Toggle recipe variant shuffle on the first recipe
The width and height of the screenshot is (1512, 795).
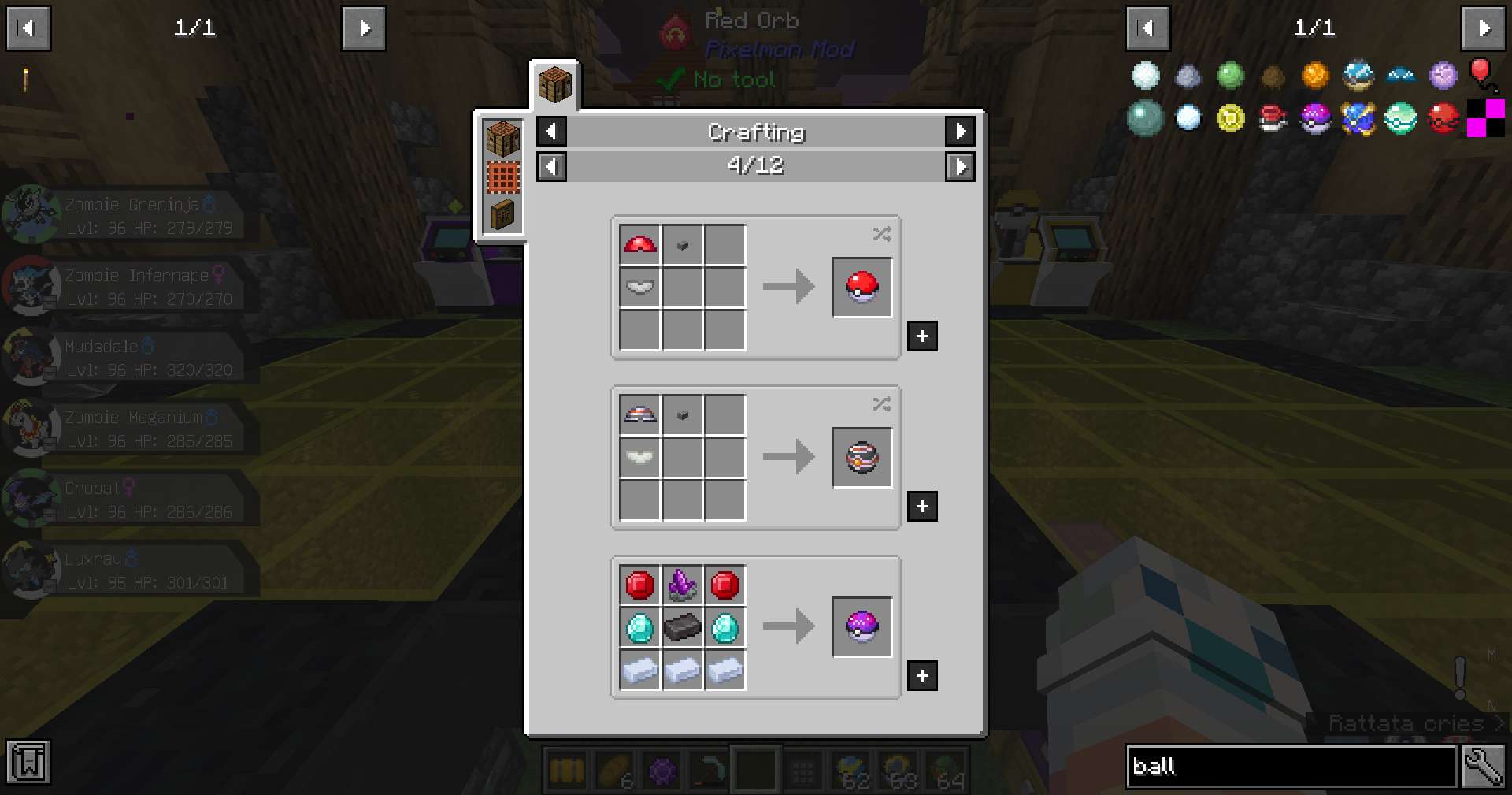[881, 234]
